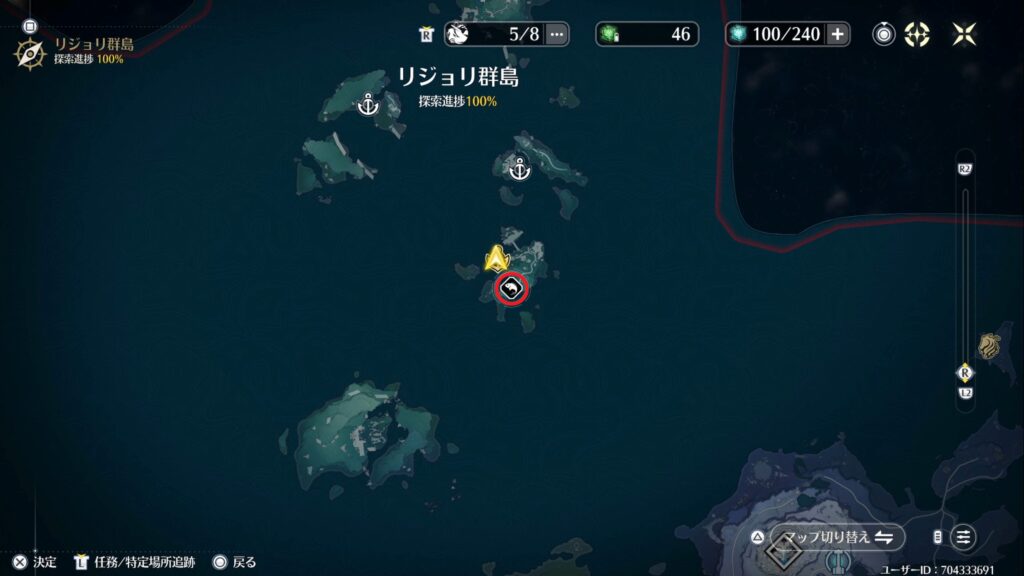Select the golden beast marker near the zoom slider
This screenshot has width=1024, height=576.
point(991,347)
